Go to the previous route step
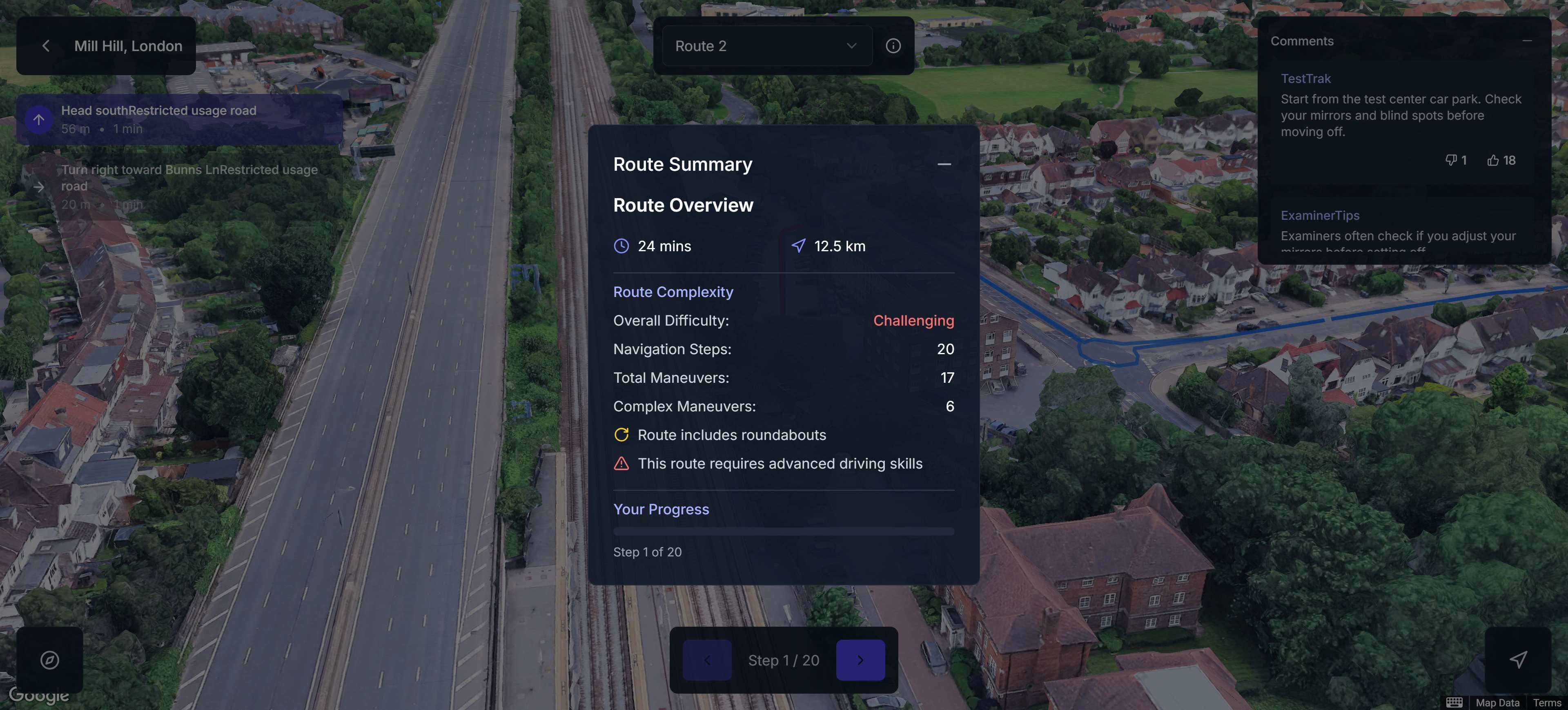1568x710 pixels. pyautogui.click(x=707, y=660)
